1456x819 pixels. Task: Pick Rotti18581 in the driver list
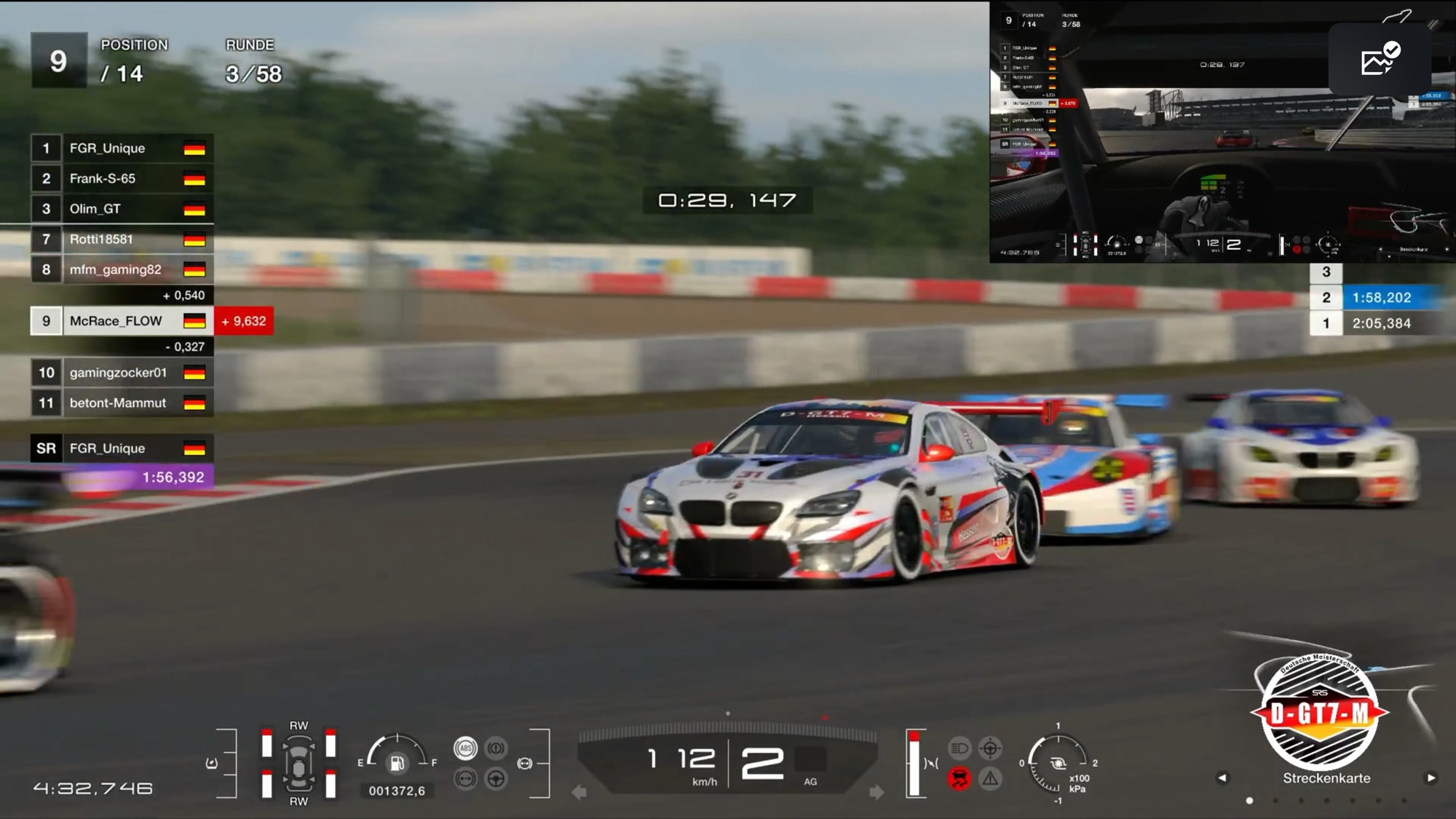pyautogui.click(x=122, y=240)
